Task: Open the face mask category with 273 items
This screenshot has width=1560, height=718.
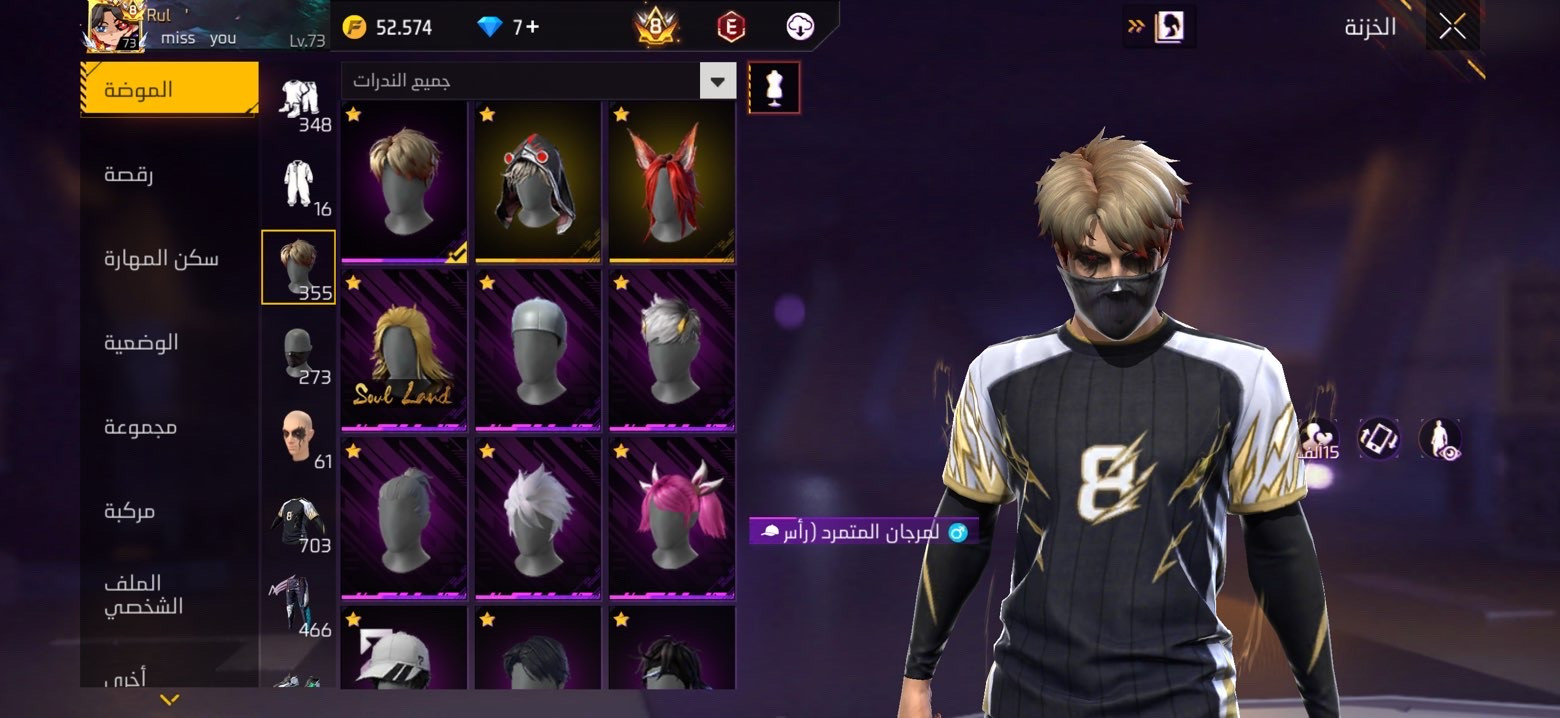Action: click(298, 353)
